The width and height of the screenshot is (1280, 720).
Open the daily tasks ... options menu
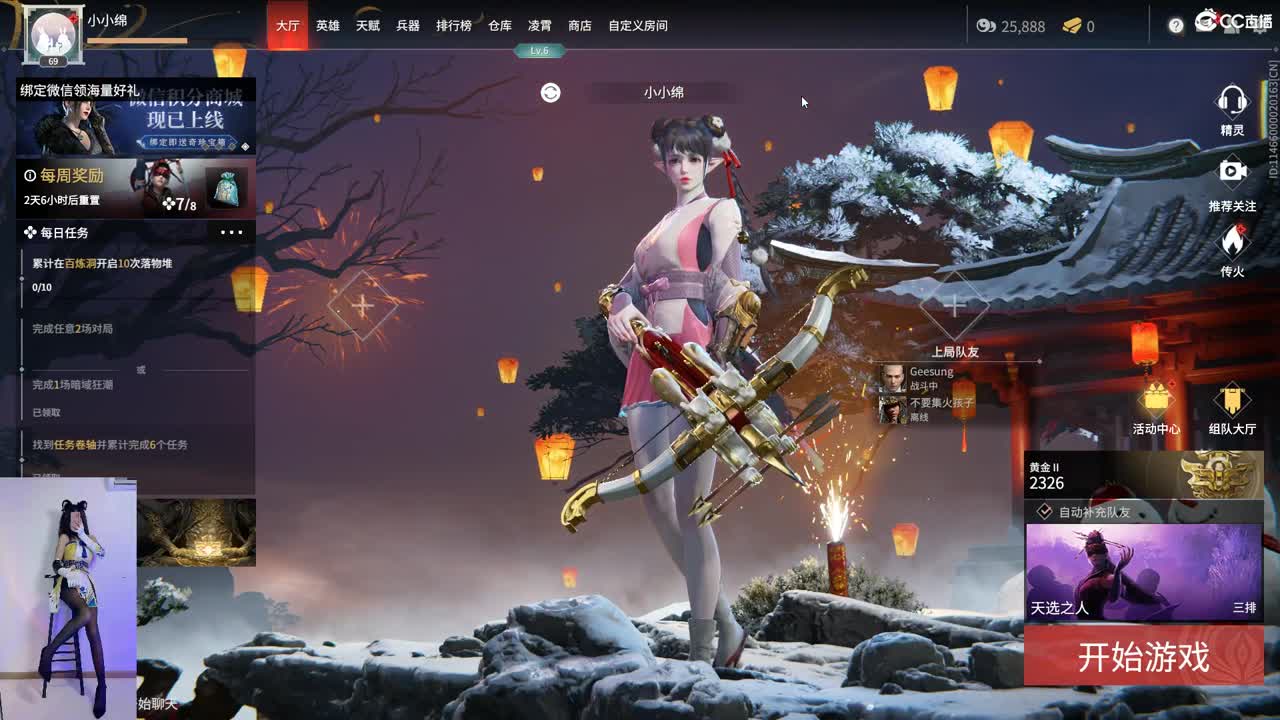click(x=232, y=231)
